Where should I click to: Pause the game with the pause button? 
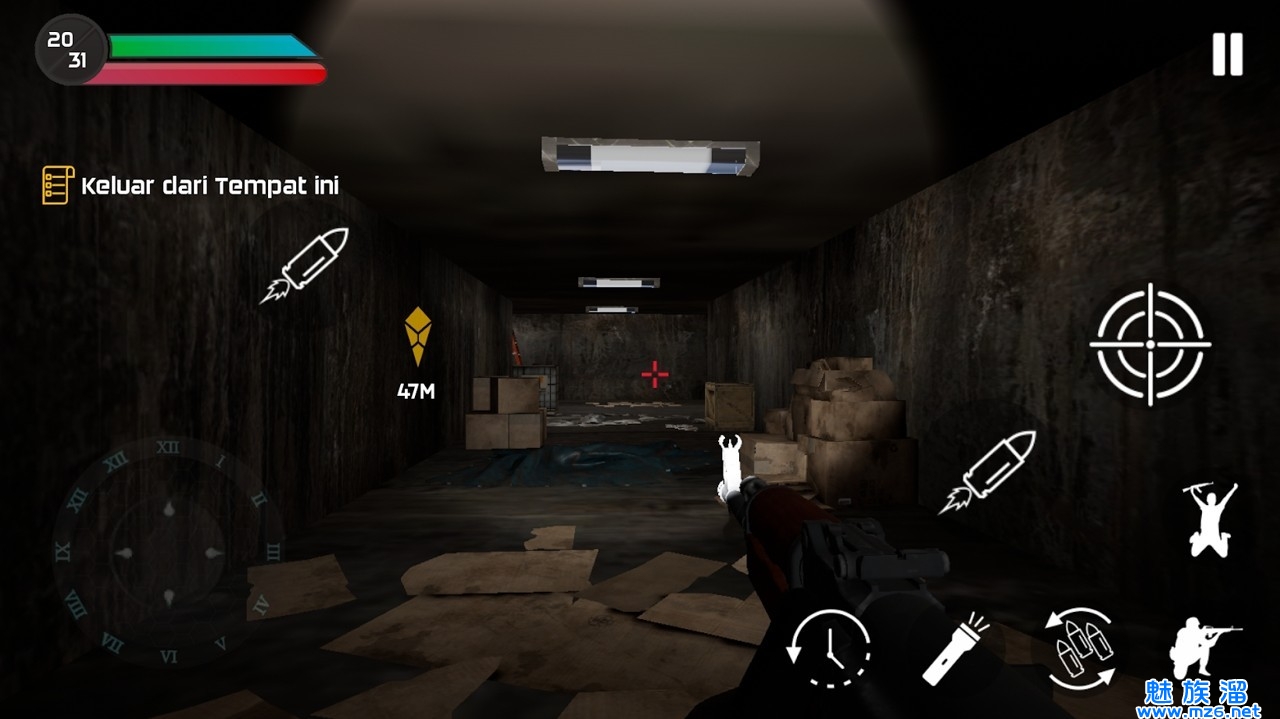[1227, 54]
